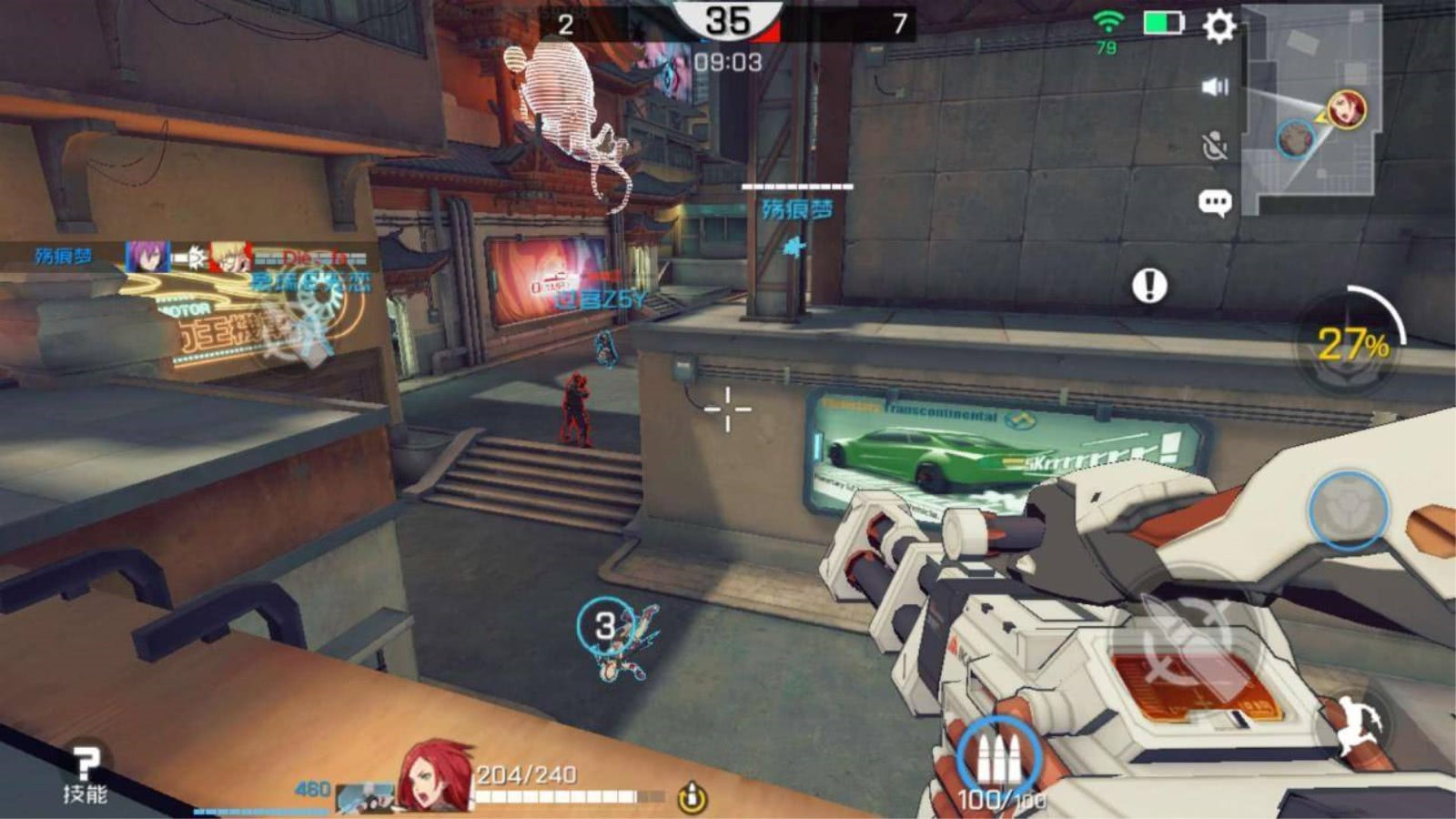Expand the minimap

(1311, 109)
